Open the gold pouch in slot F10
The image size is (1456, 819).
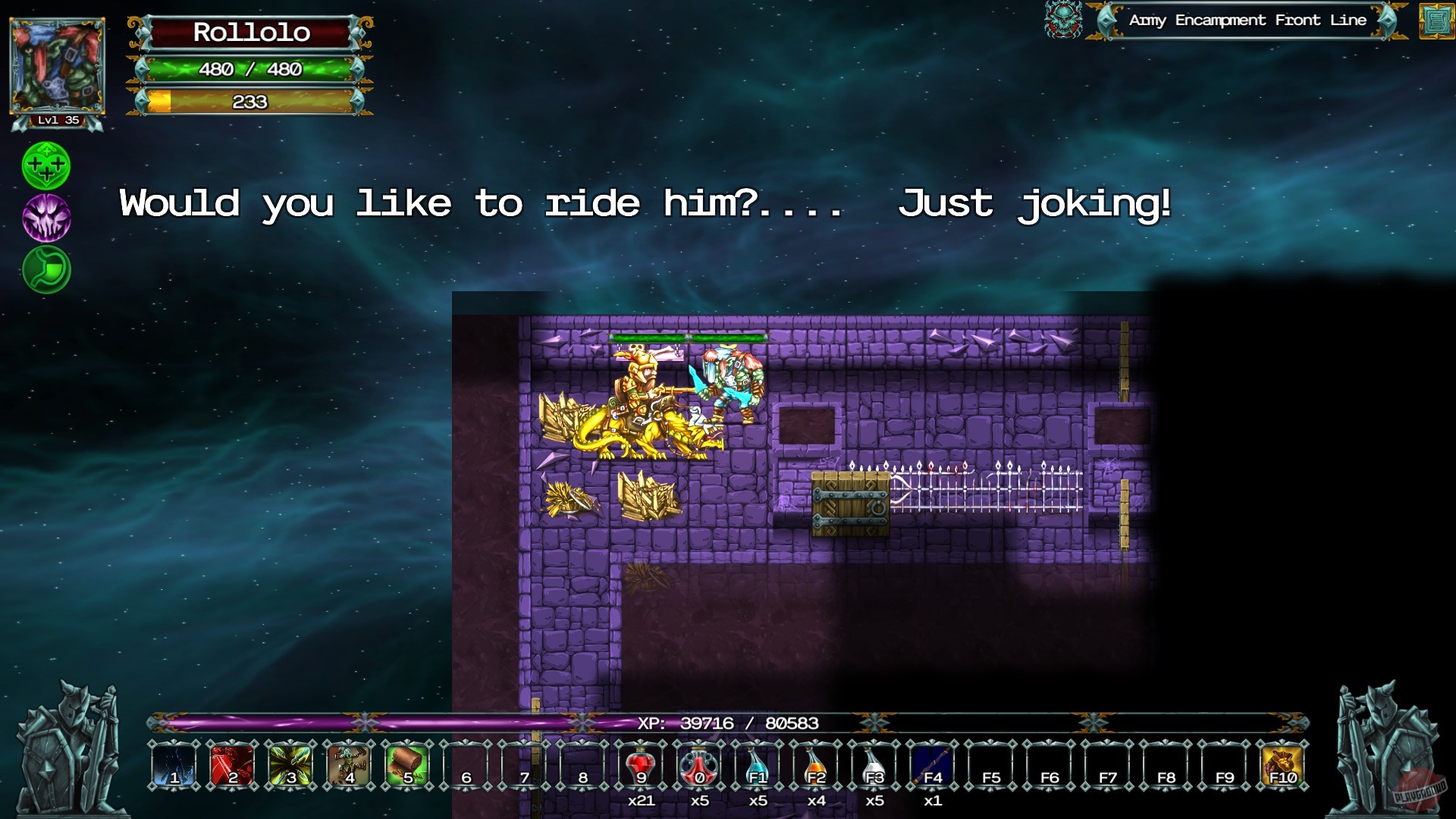point(1284,767)
